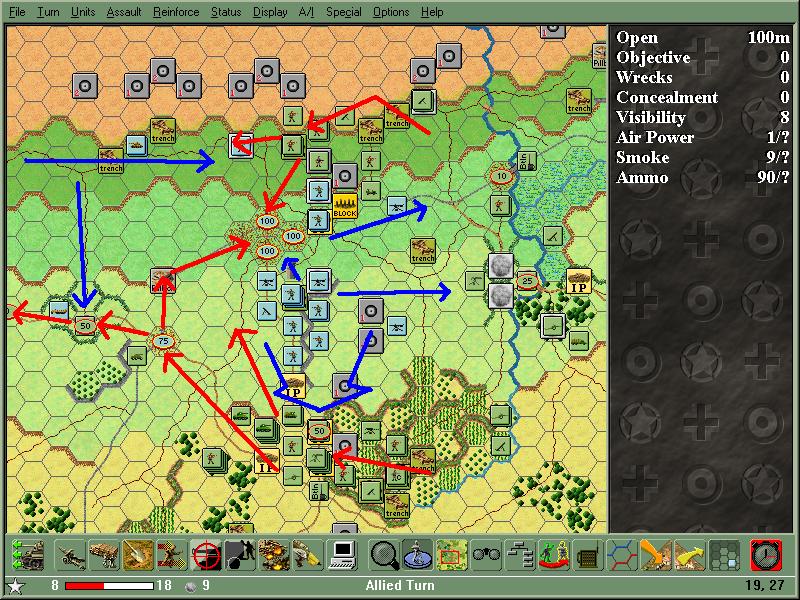Open the Display menu

point(270,12)
